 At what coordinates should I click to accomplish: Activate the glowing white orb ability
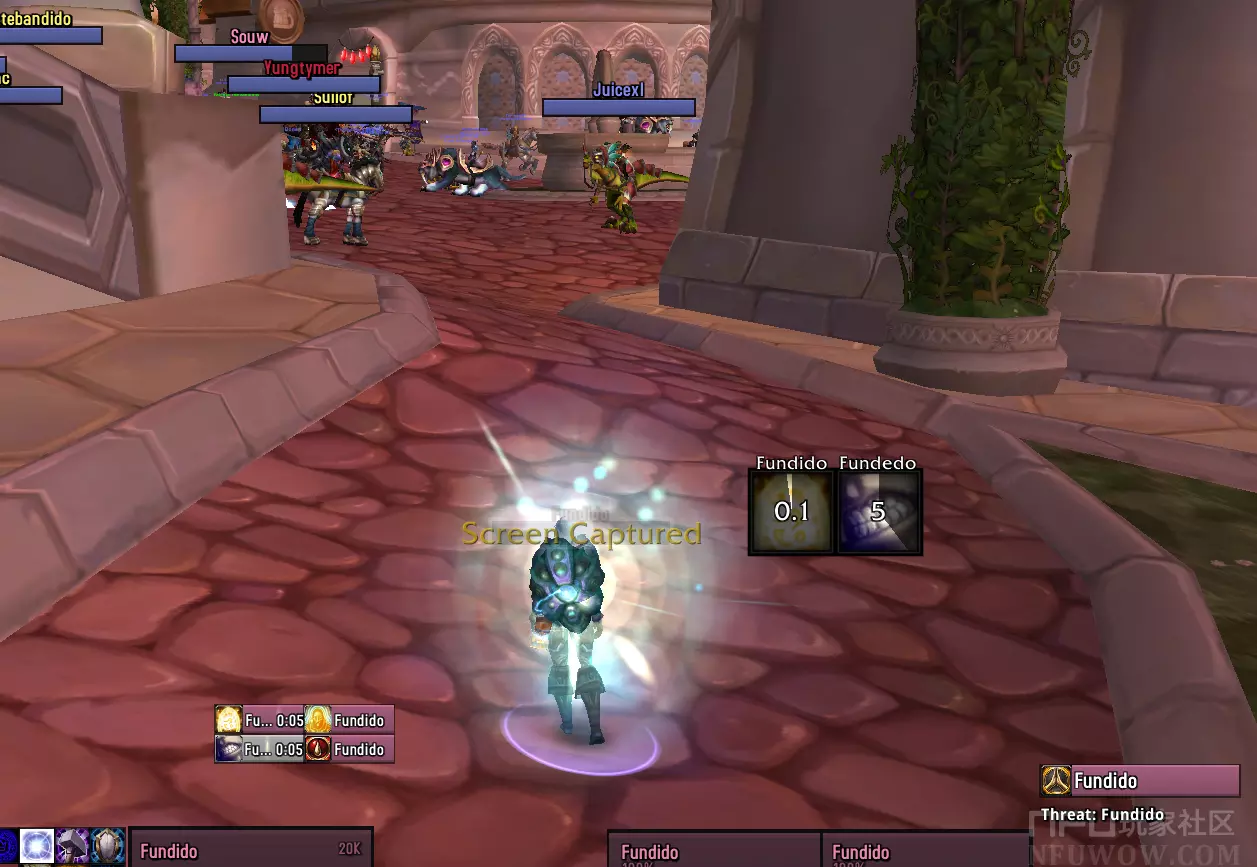coord(37,846)
